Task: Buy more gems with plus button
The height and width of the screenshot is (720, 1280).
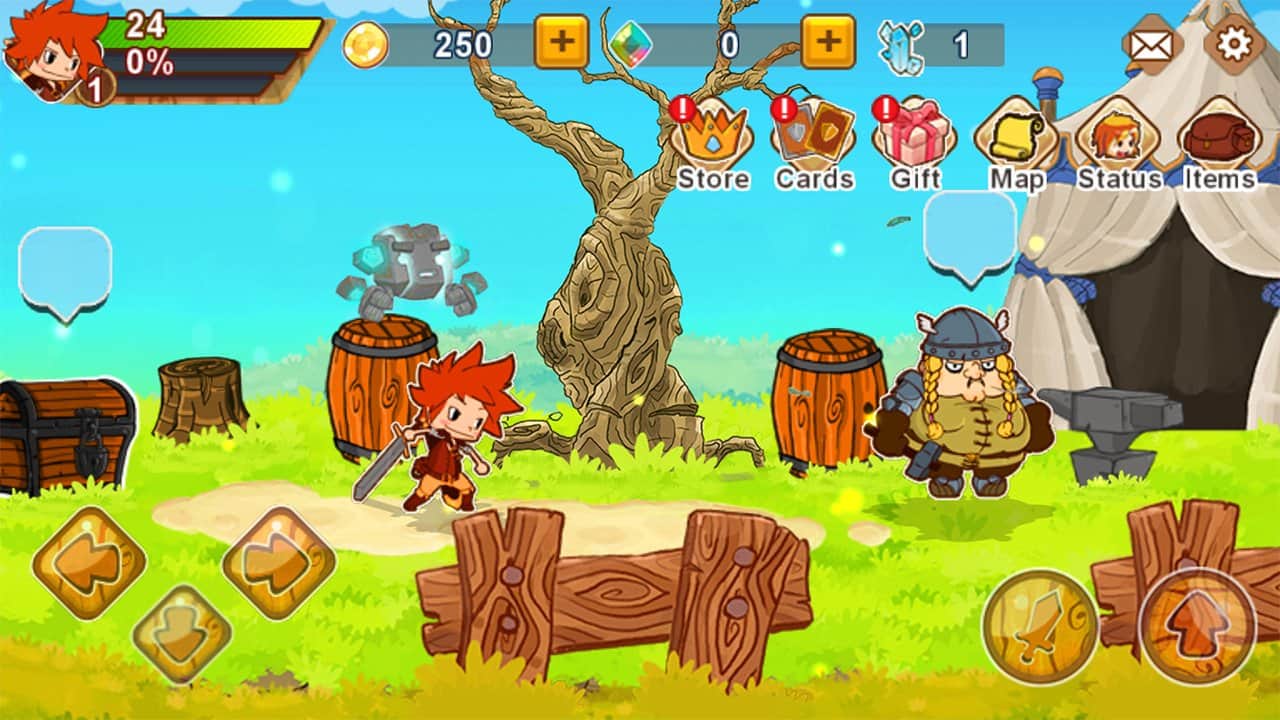Action: 828,43
